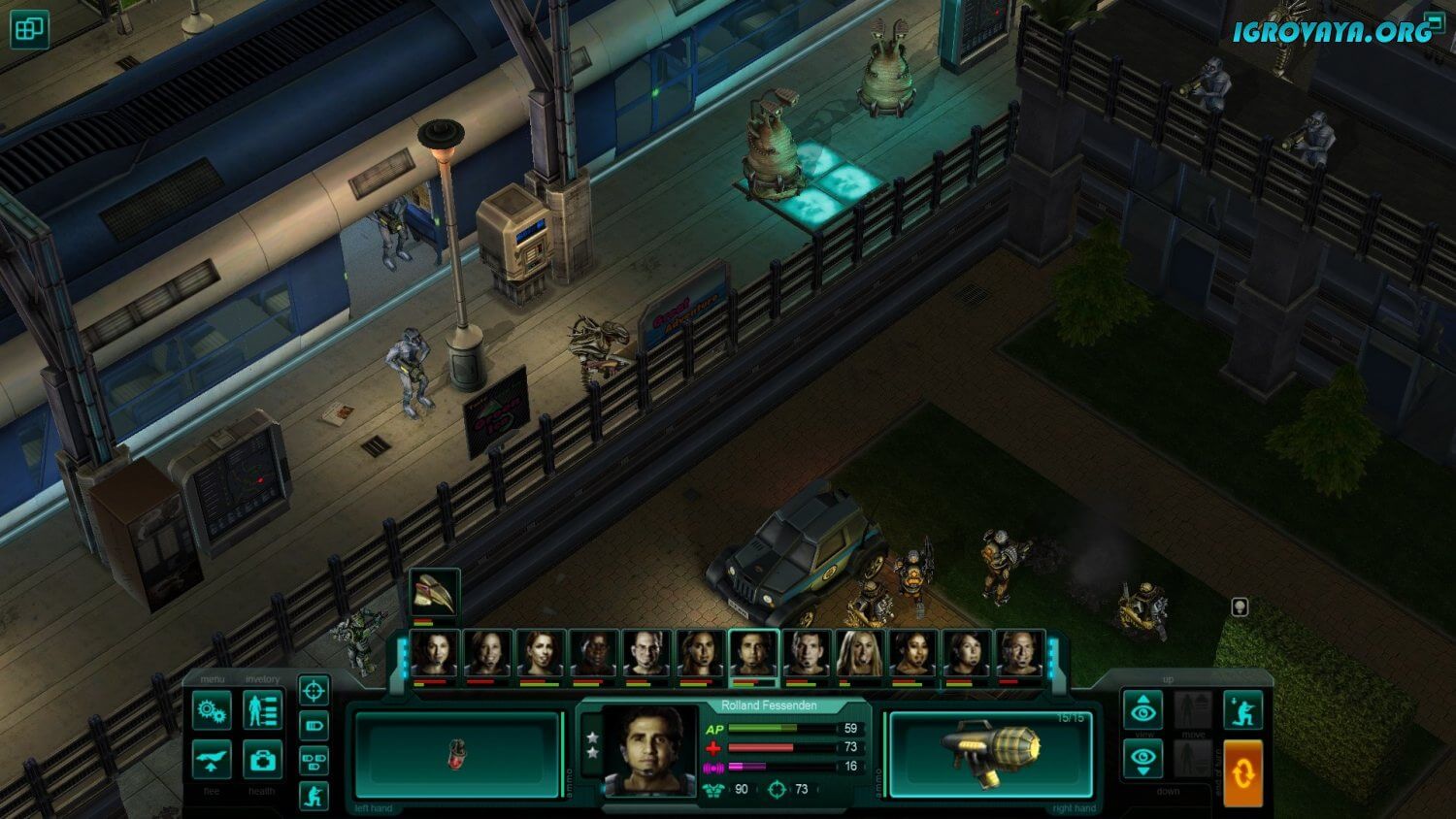Open the soldier inventory screen
The width and height of the screenshot is (1456, 819).
point(262,710)
